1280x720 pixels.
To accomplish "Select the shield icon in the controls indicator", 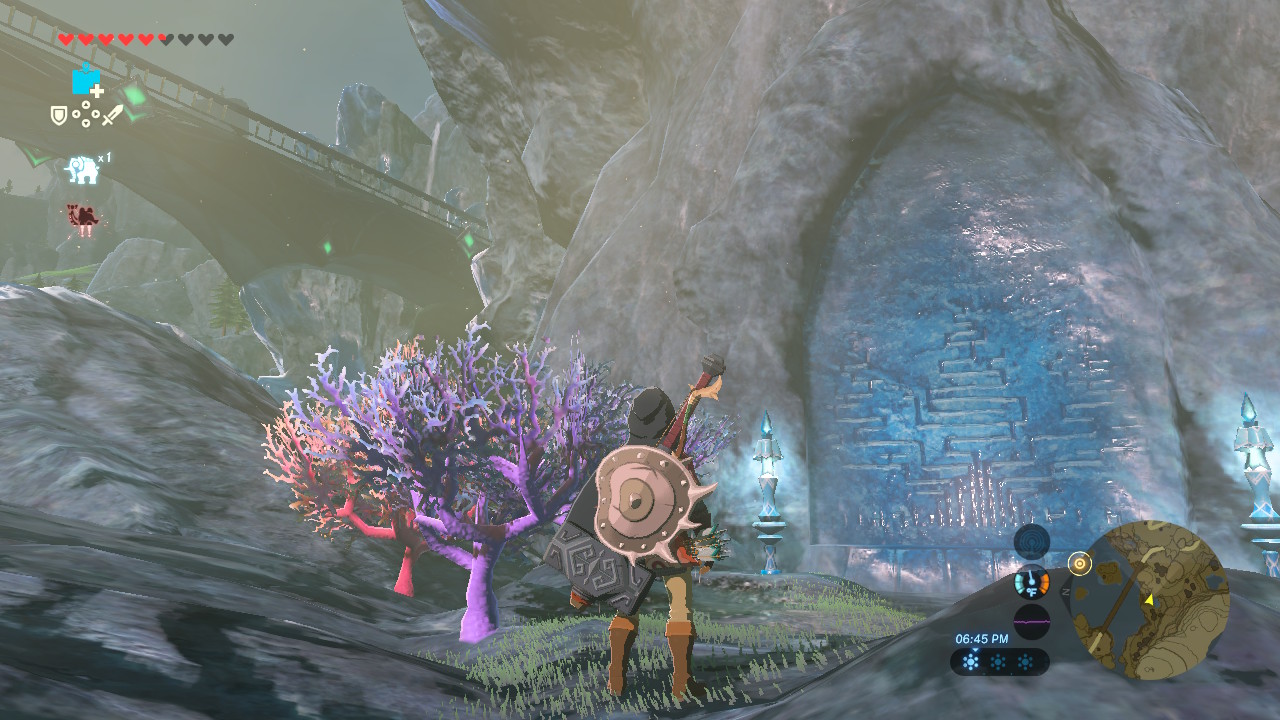I will pyautogui.click(x=57, y=114).
